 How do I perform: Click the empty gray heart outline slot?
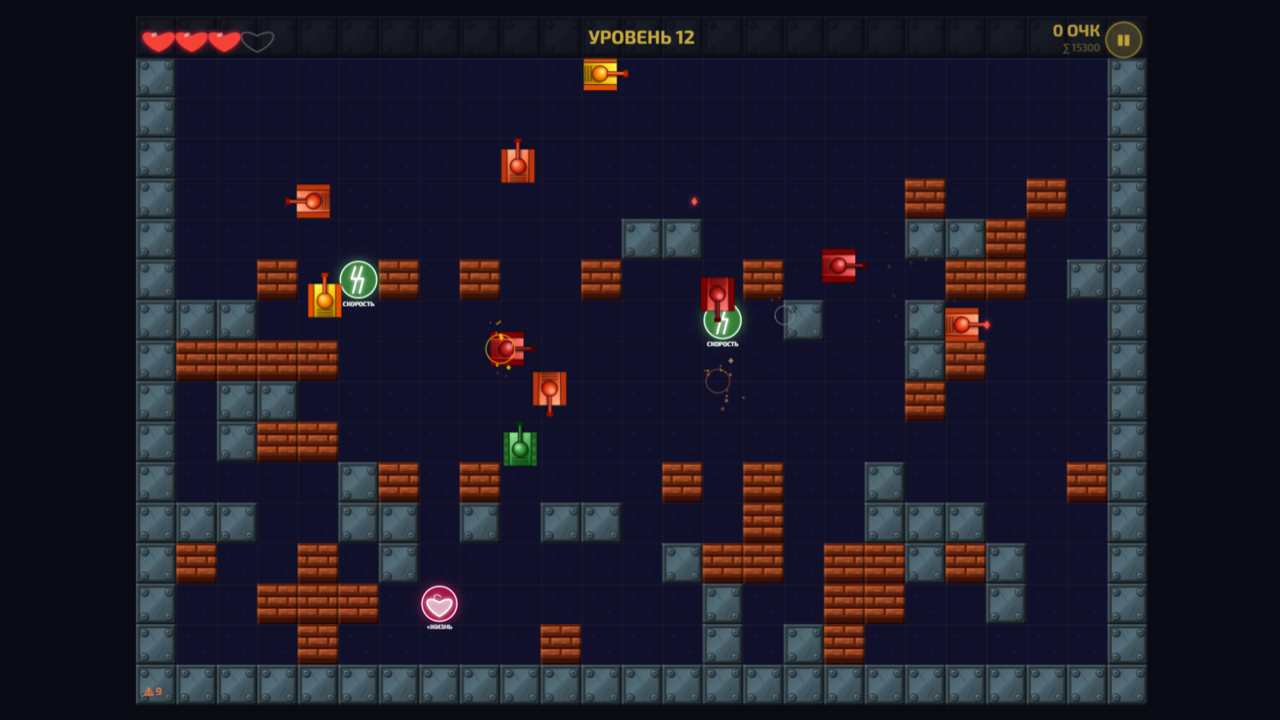[x=258, y=40]
